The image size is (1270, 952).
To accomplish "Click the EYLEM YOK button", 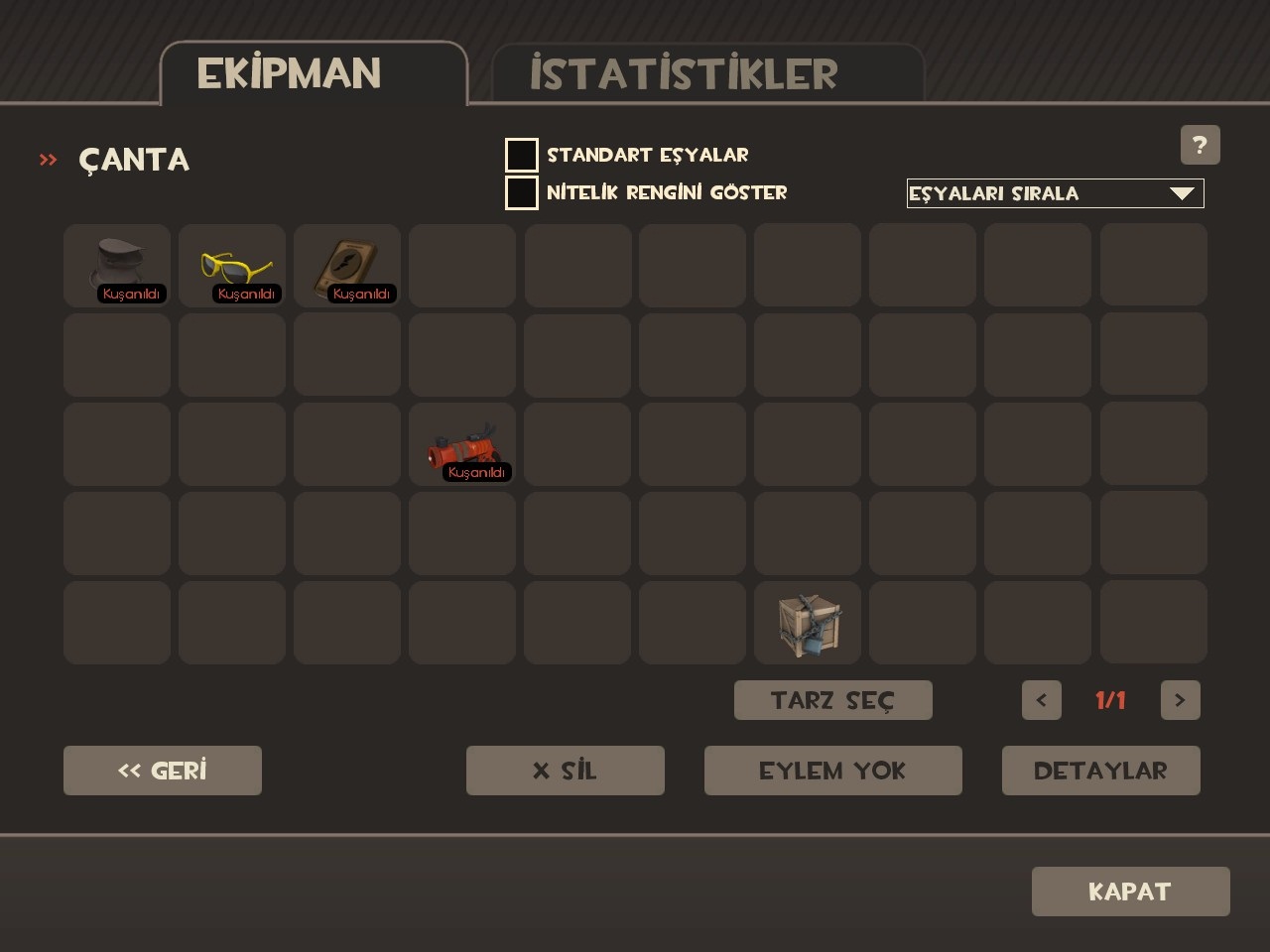I will [832, 771].
